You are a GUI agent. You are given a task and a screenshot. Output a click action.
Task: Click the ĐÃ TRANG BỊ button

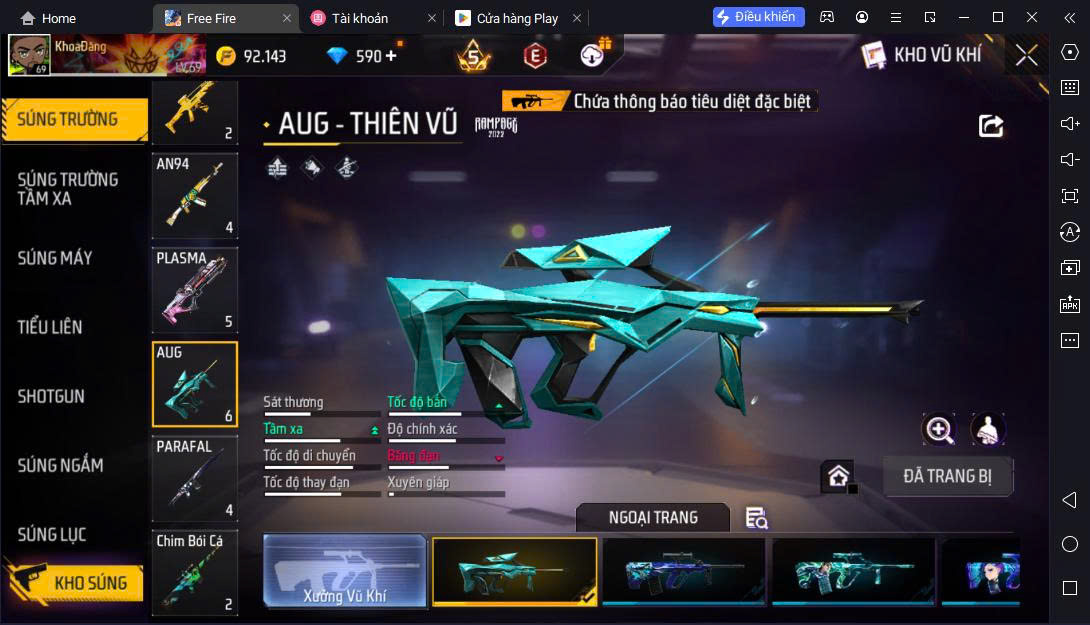pos(947,476)
